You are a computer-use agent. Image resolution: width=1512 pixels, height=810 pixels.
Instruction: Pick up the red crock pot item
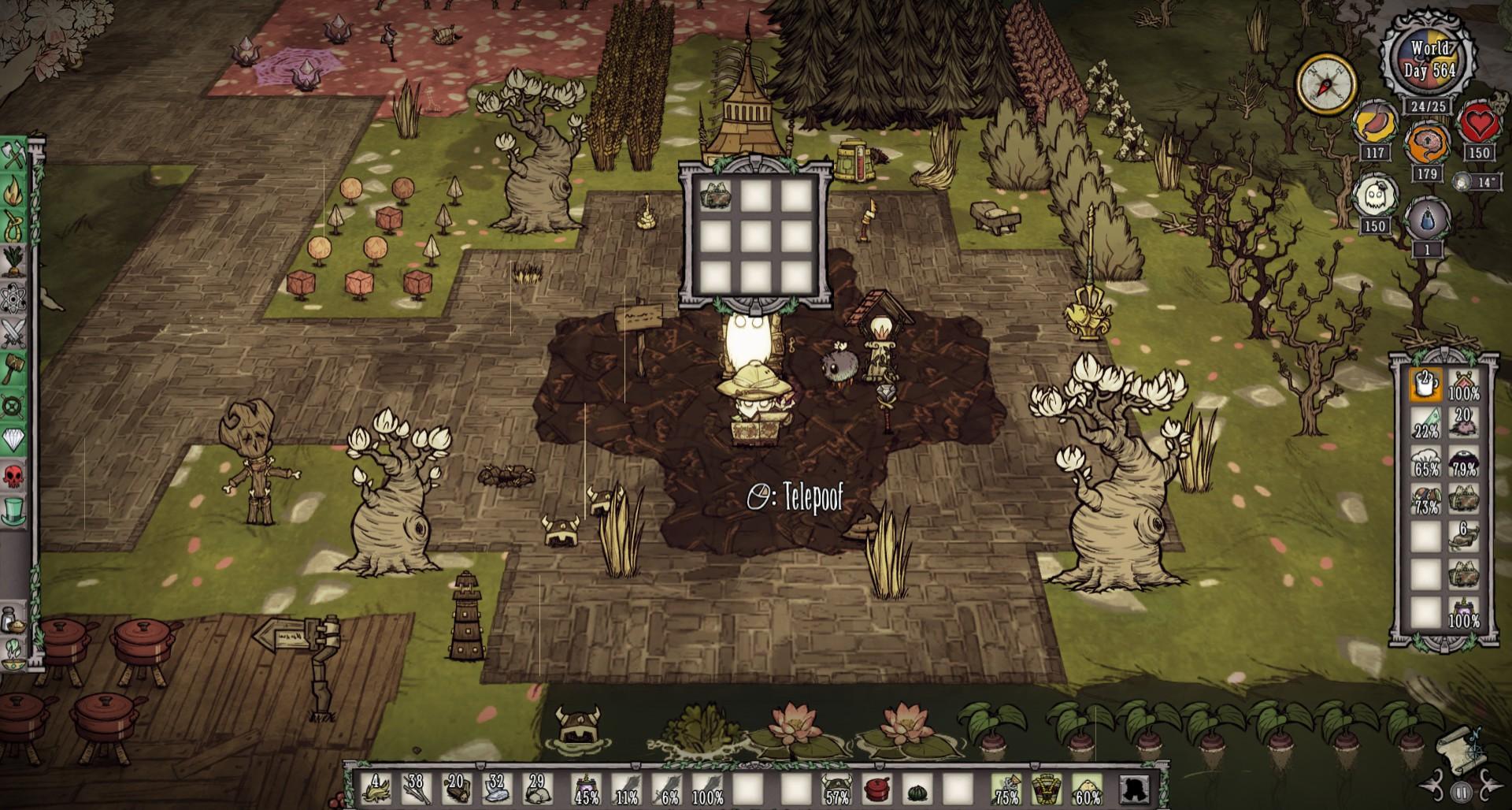pyautogui.click(x=876, y=787)
